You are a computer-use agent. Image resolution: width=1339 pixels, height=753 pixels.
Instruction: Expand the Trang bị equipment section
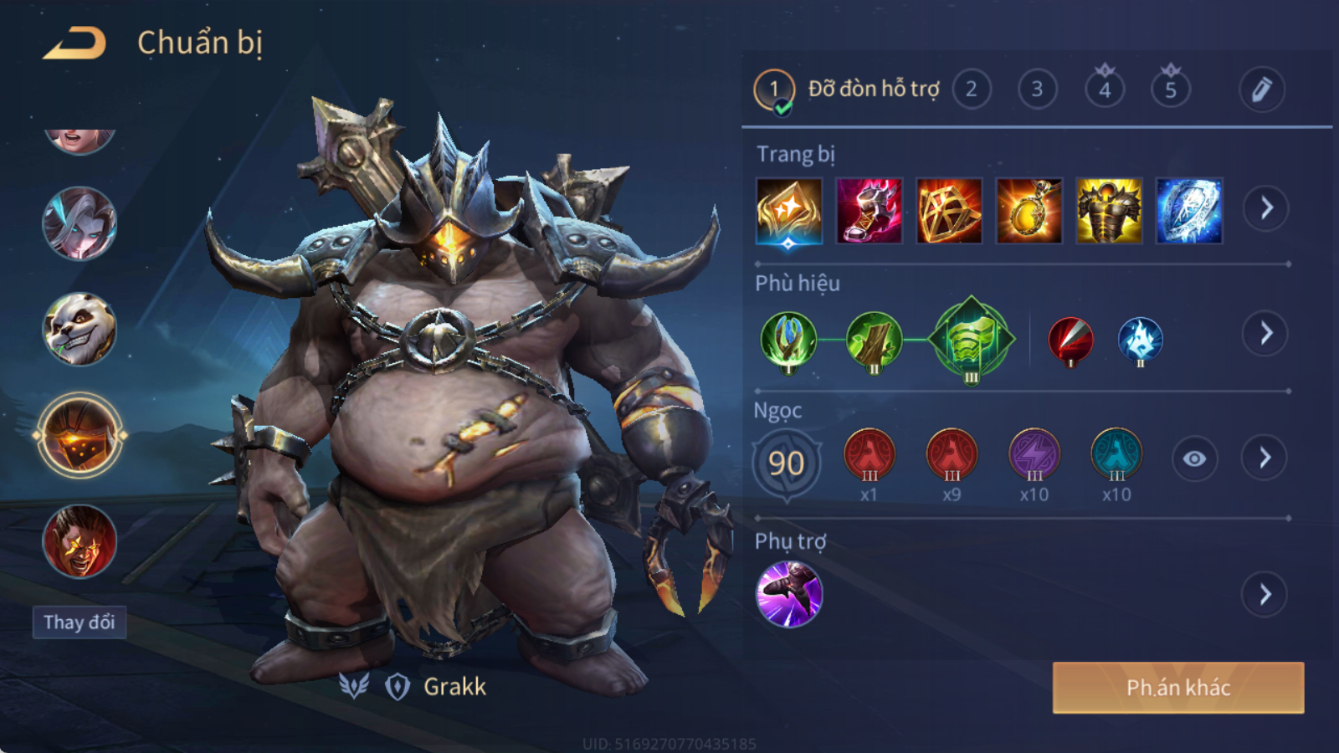pyautogui.click(x=1265, y=209)
